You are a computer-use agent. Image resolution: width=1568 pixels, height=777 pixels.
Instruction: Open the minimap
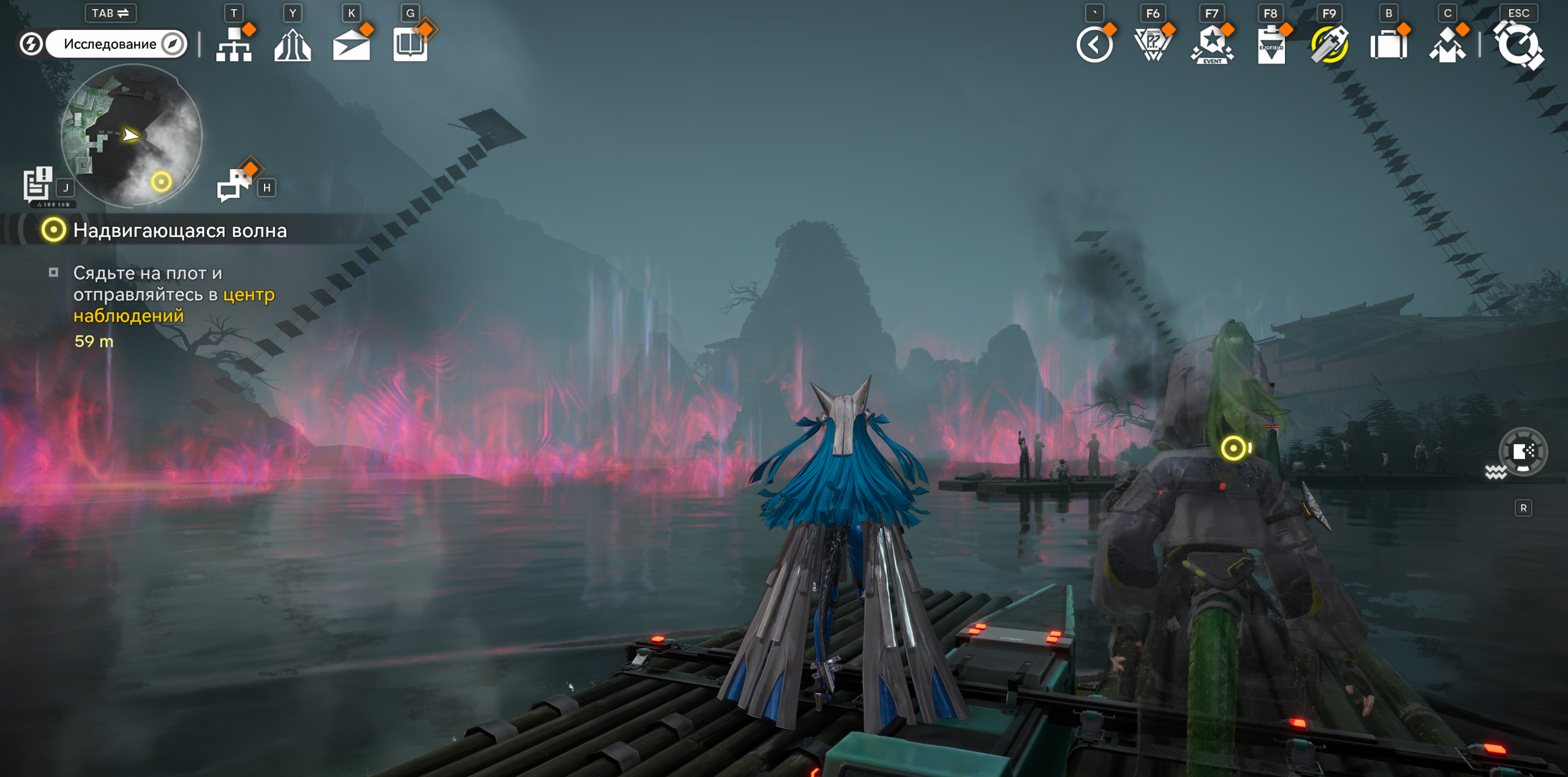click(131, 135)
